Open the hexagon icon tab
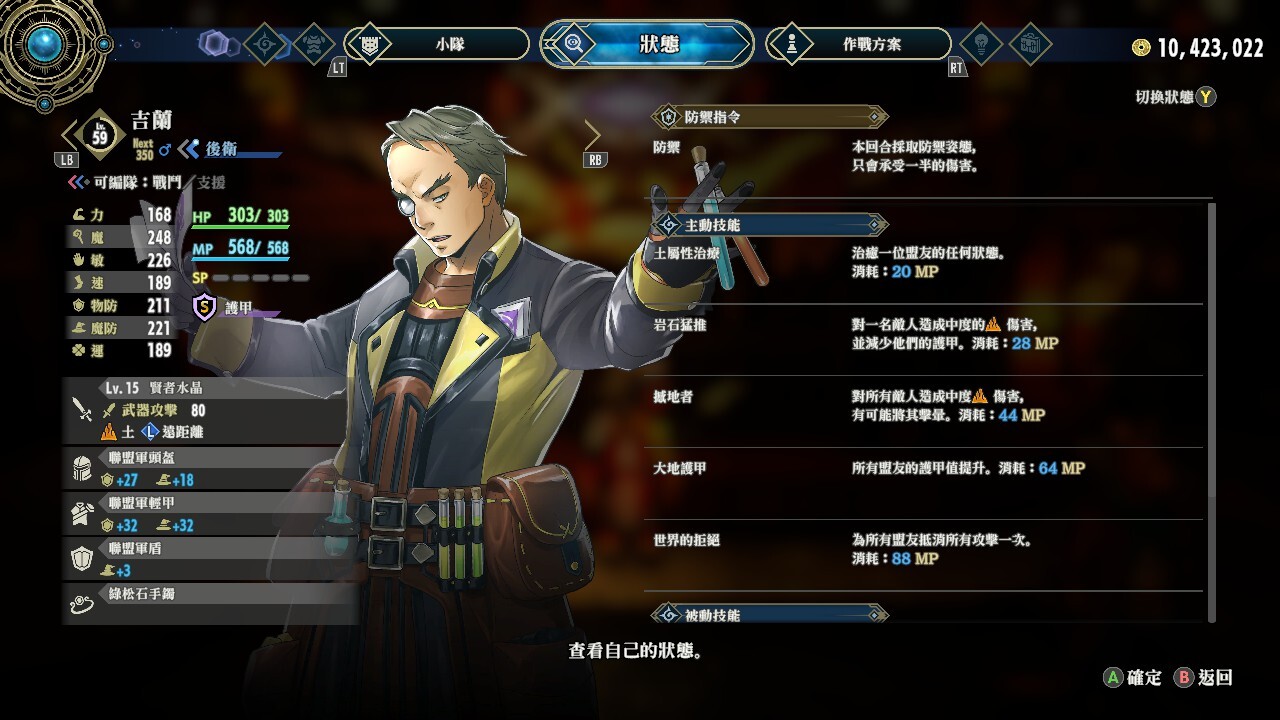The height and width of the screenshot is (720, 1280). pos(214,44)
